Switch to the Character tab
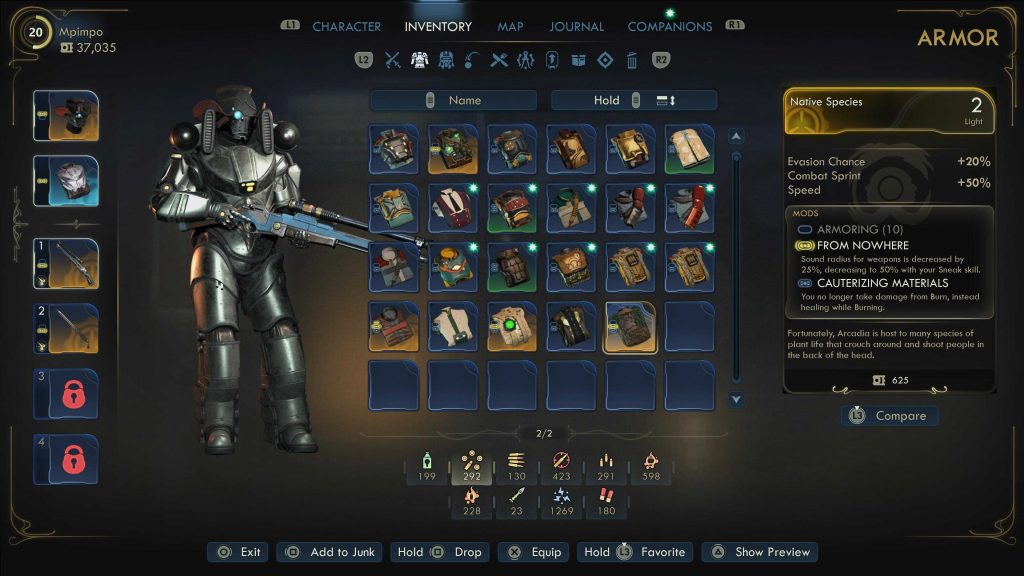This screenshot has width=1024, height=576. click(x=346, y=27)
